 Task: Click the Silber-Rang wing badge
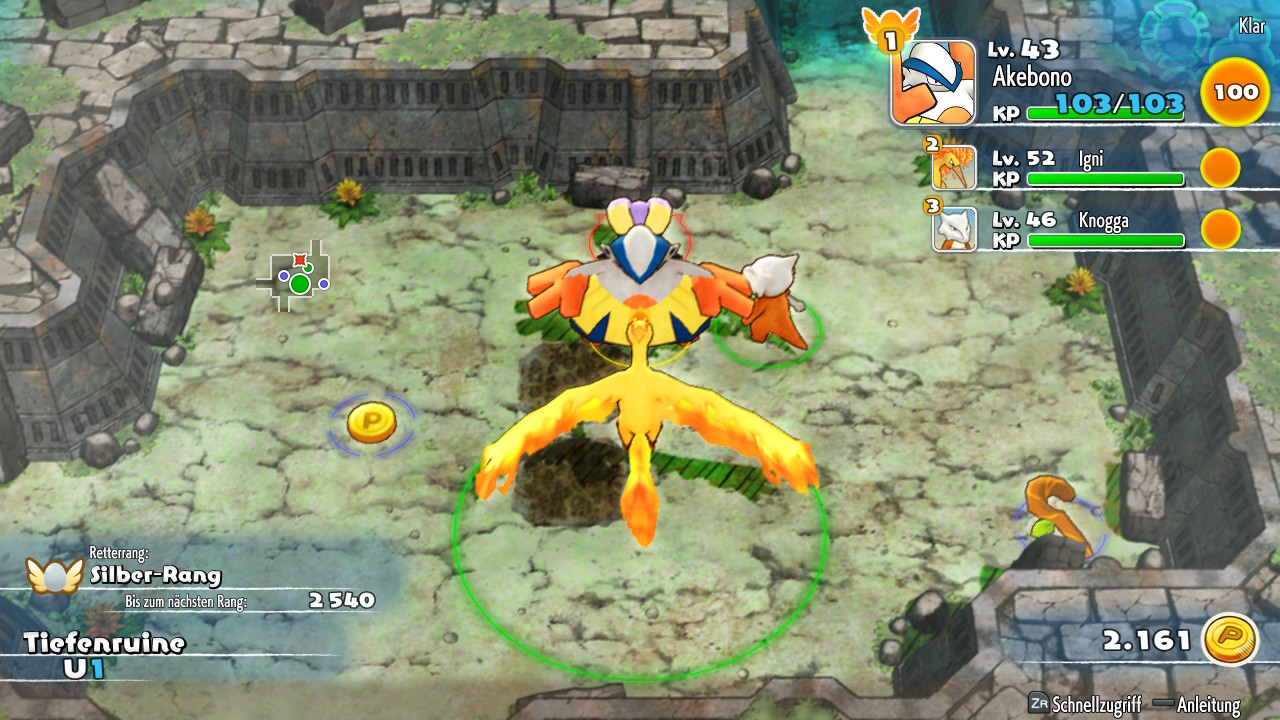54,575
